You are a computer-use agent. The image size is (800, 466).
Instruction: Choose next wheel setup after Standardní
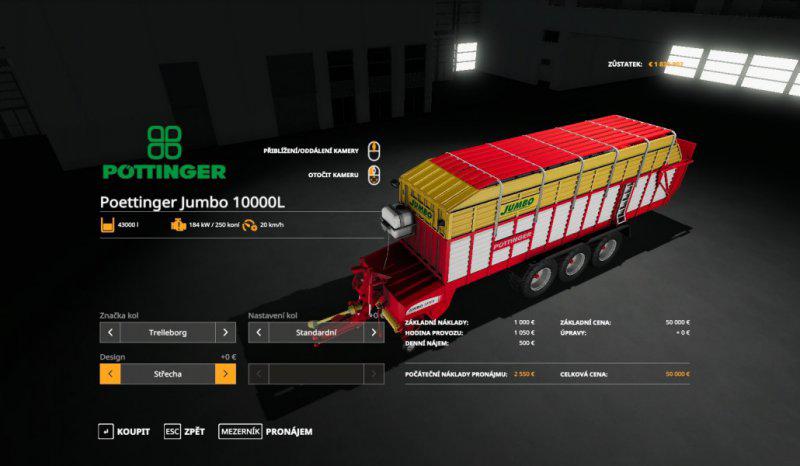tap(375, 332)
